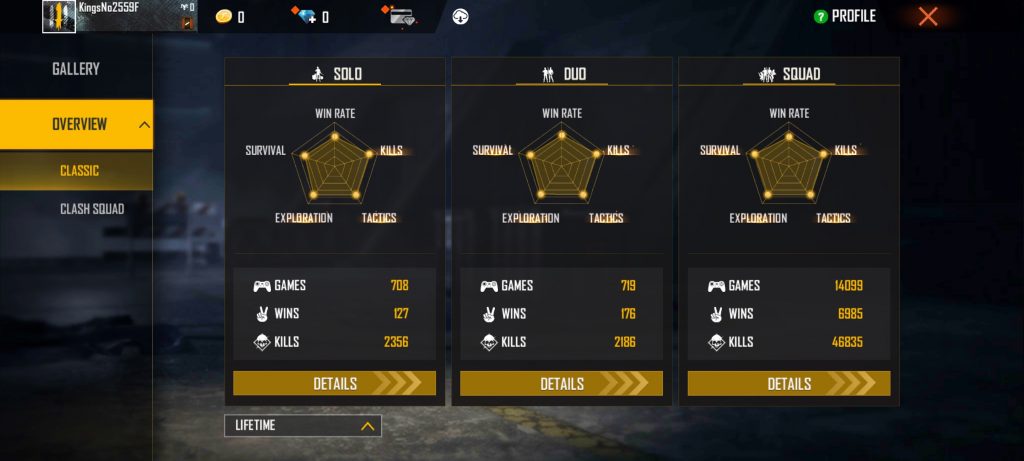Tap the KingsNo2559F player avatar

pyautogui.click(x=59, y=16)
